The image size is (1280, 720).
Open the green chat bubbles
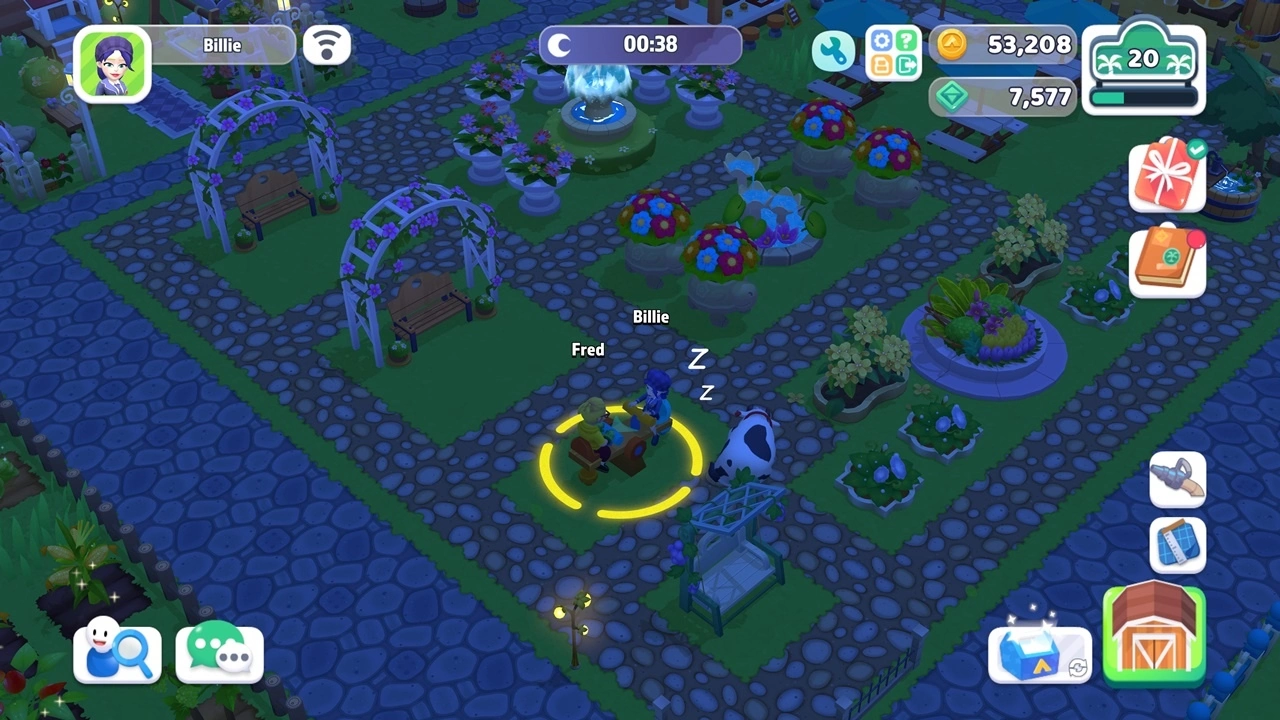(x=220, y=651)
